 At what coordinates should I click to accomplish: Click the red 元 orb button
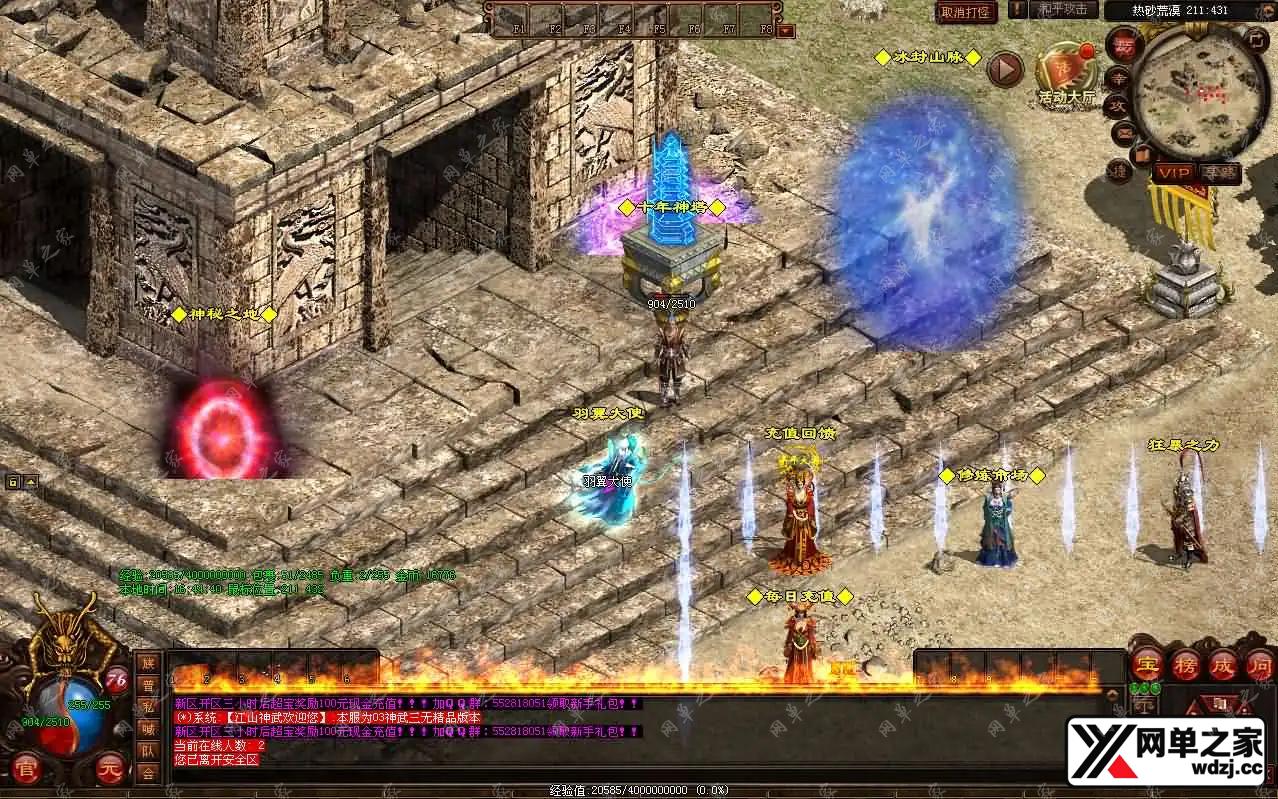point(110,770)
